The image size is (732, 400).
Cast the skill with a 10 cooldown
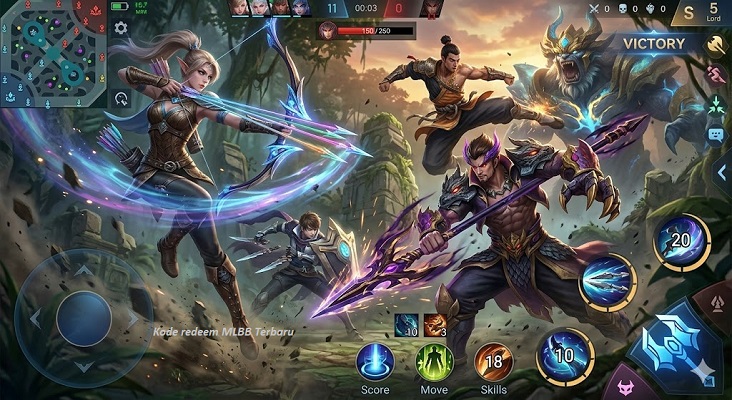click(565, 355)
